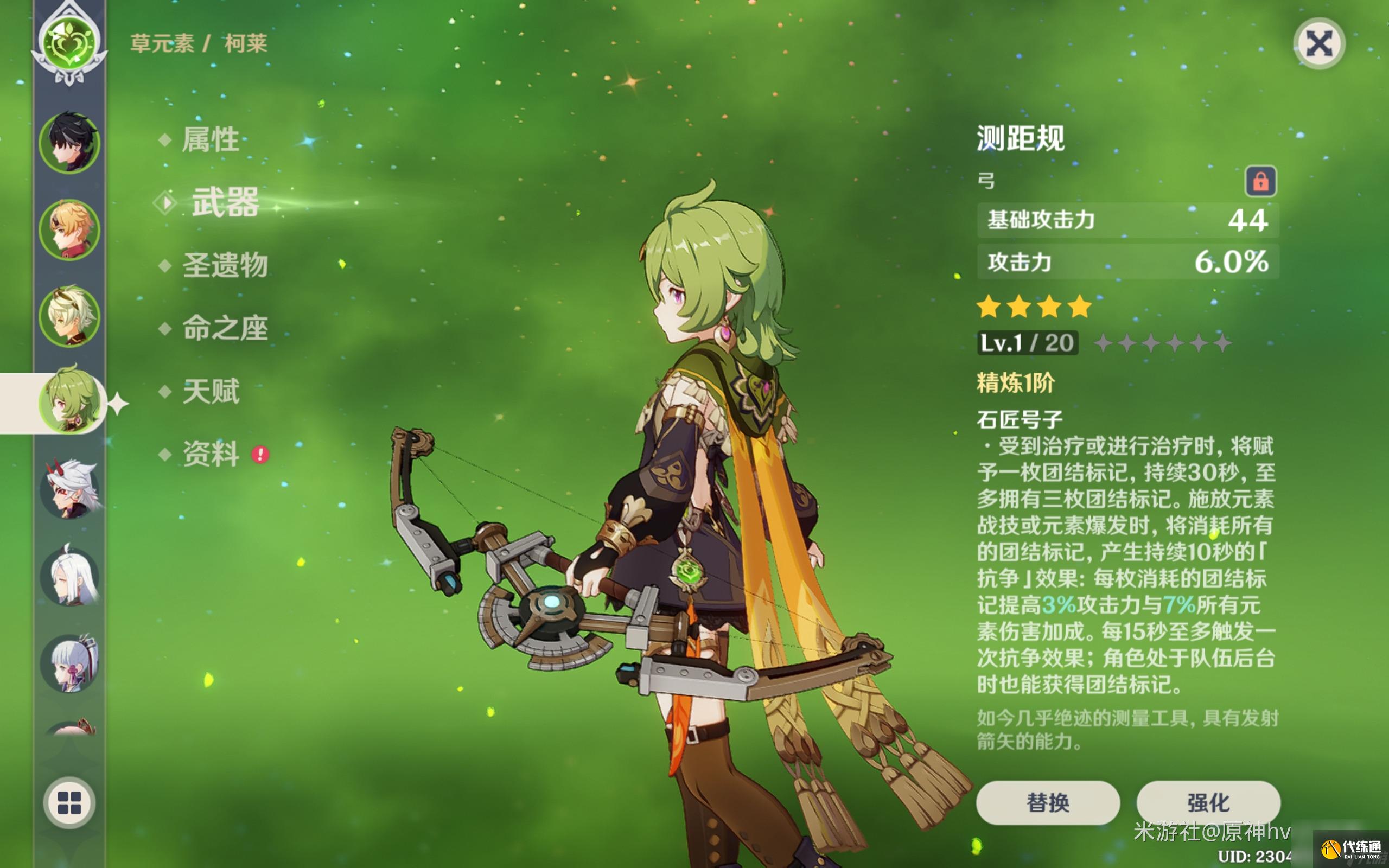Click the red alert badge on 资料
The width and height of the screenshot is (1389, 868).
[260, 454]
